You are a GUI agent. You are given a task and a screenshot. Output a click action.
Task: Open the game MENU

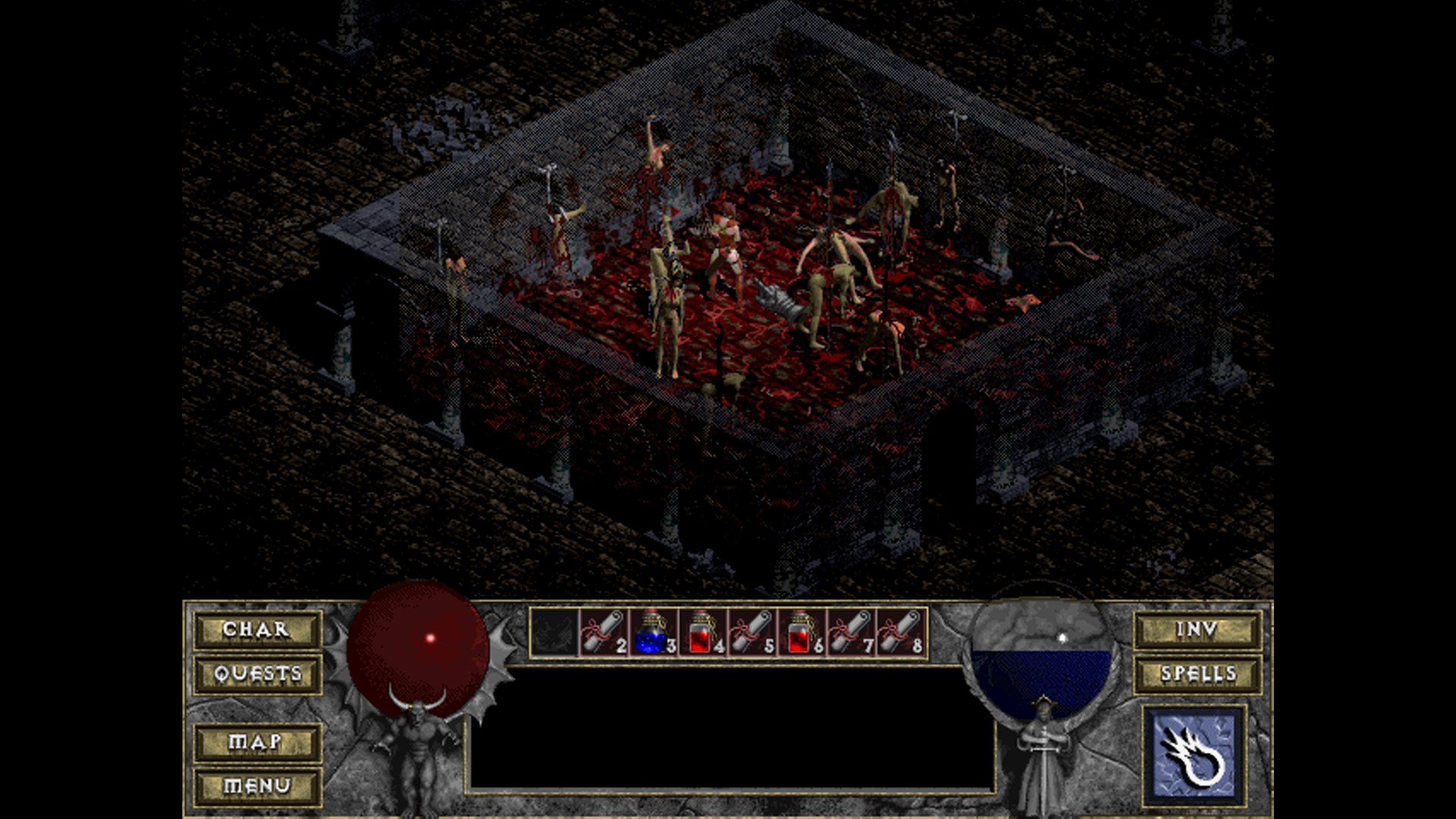(x=256, y=786)
